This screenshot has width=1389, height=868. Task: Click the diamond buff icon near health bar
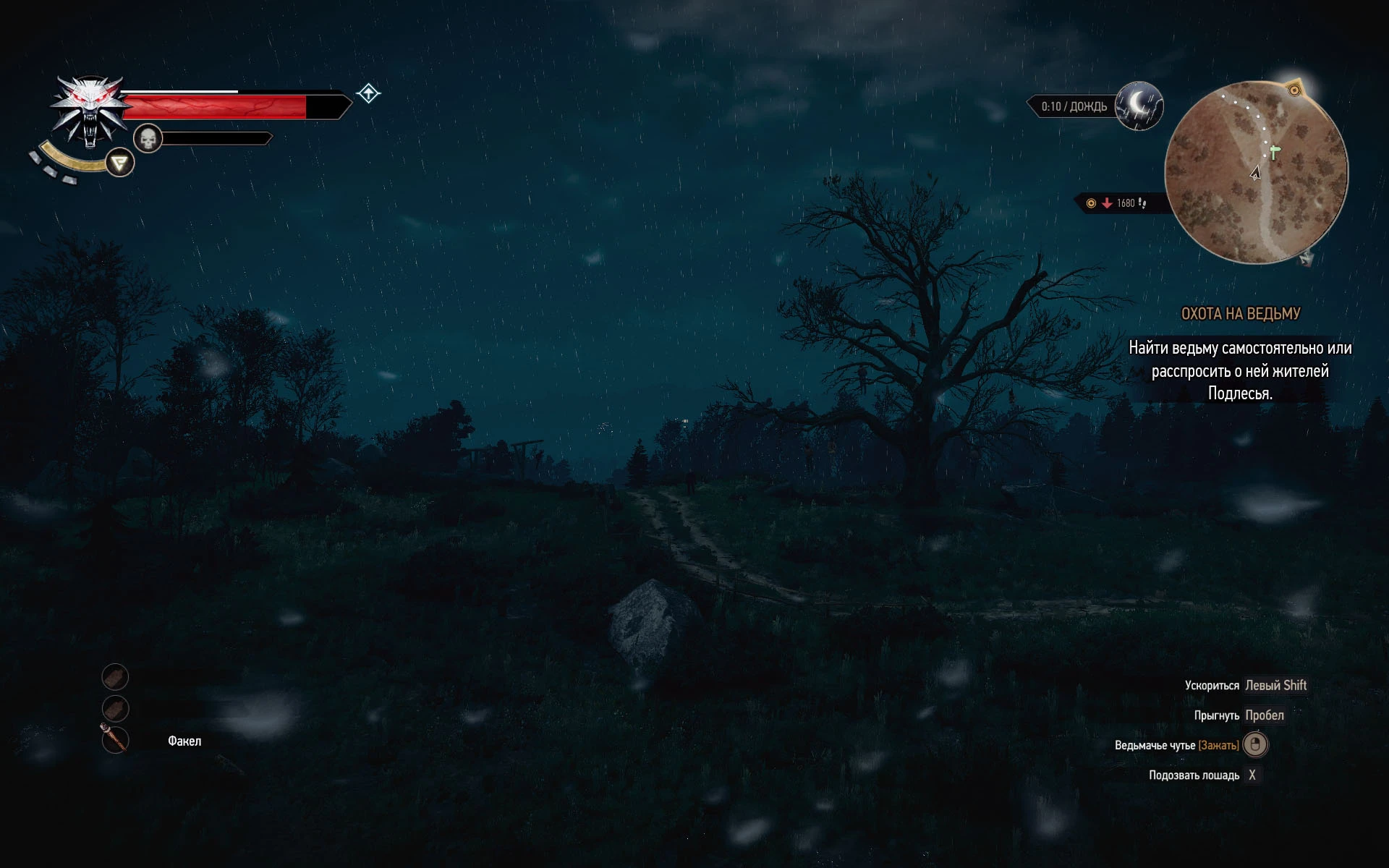pos(368,93)
